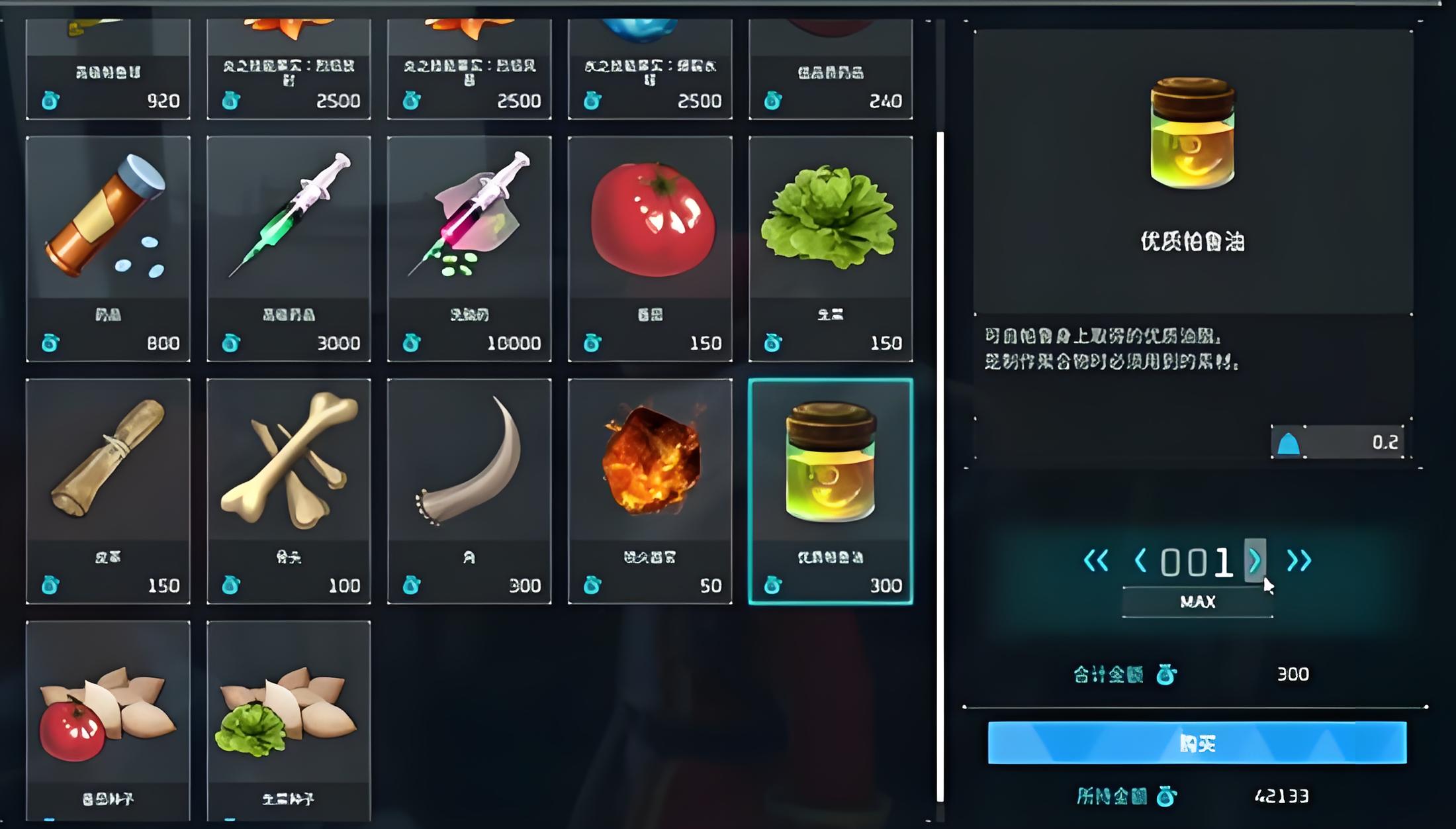
Task: Set quantity with the MAX button
Action: [x=1197, y=602]
